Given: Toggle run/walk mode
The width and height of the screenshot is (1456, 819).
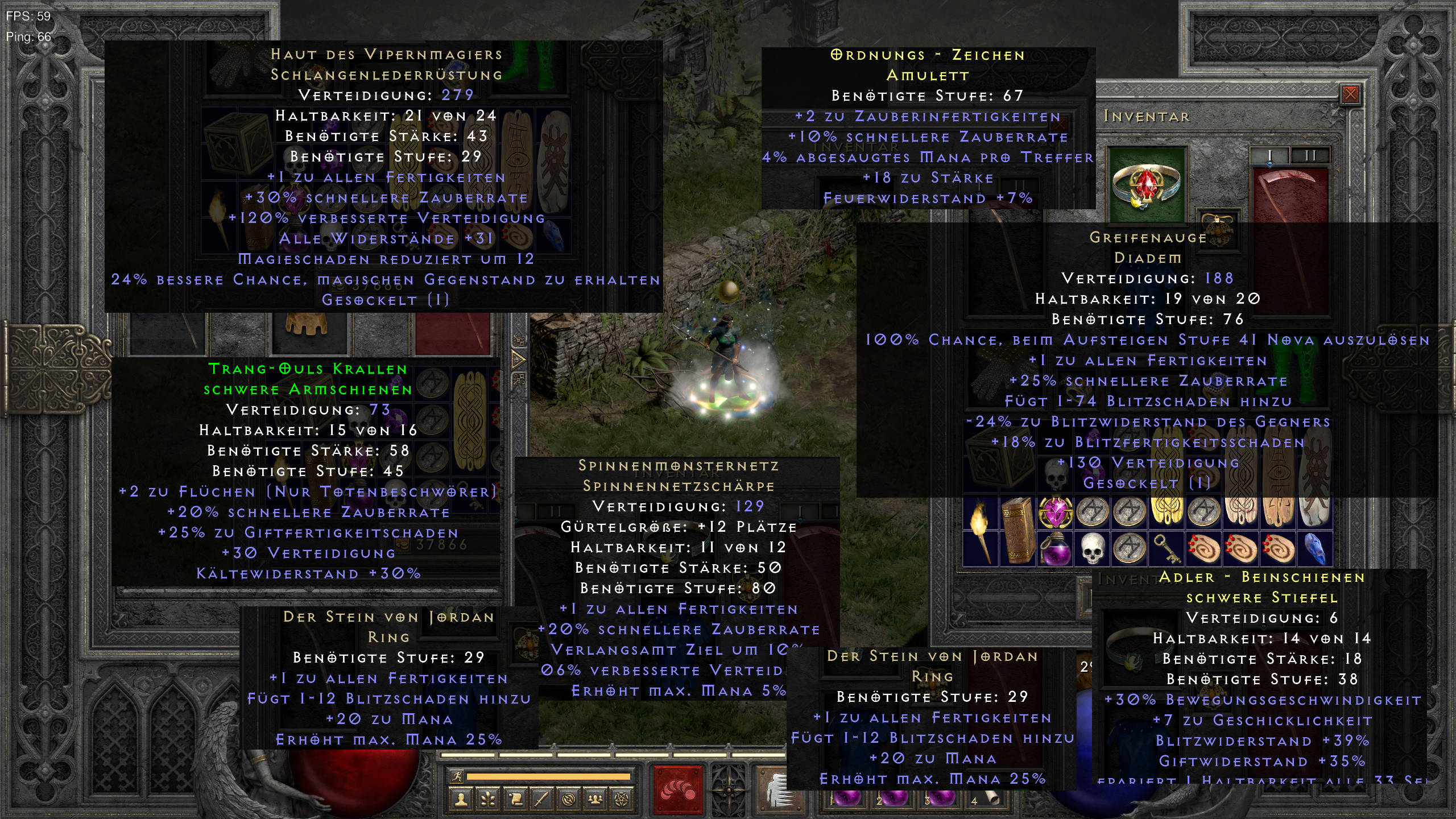Looking at the screenshot, I should (458, 777).
